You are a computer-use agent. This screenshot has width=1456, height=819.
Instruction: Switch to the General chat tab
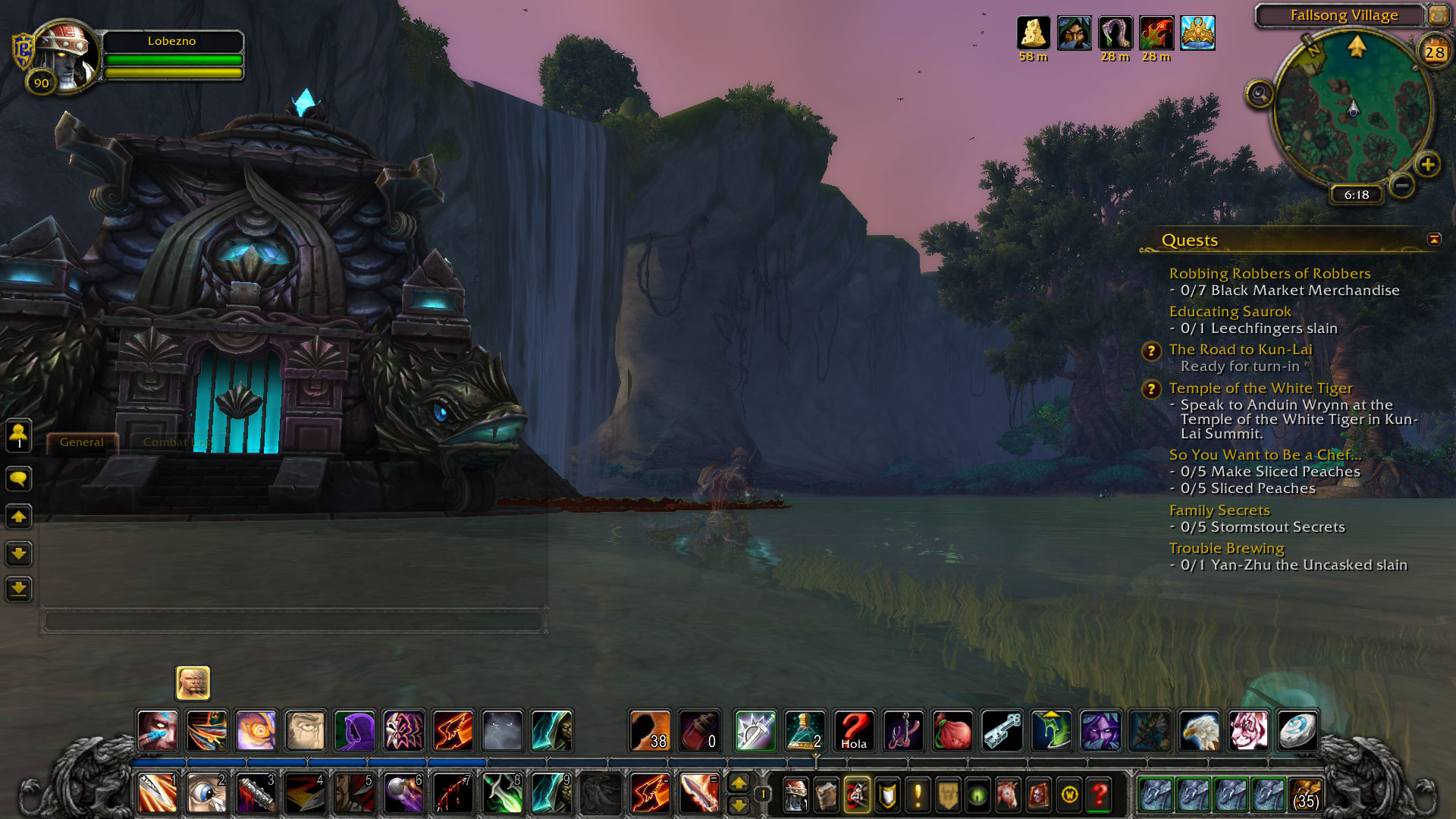pos(82,442)
